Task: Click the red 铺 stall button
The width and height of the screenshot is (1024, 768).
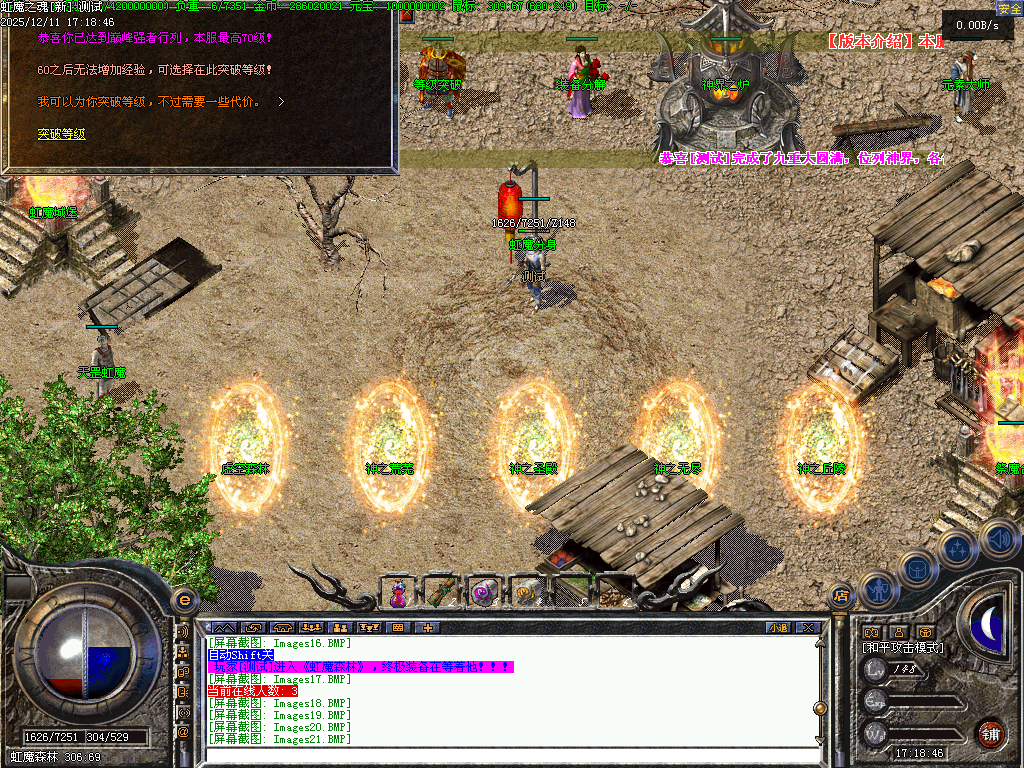Action: coord(990,733)
